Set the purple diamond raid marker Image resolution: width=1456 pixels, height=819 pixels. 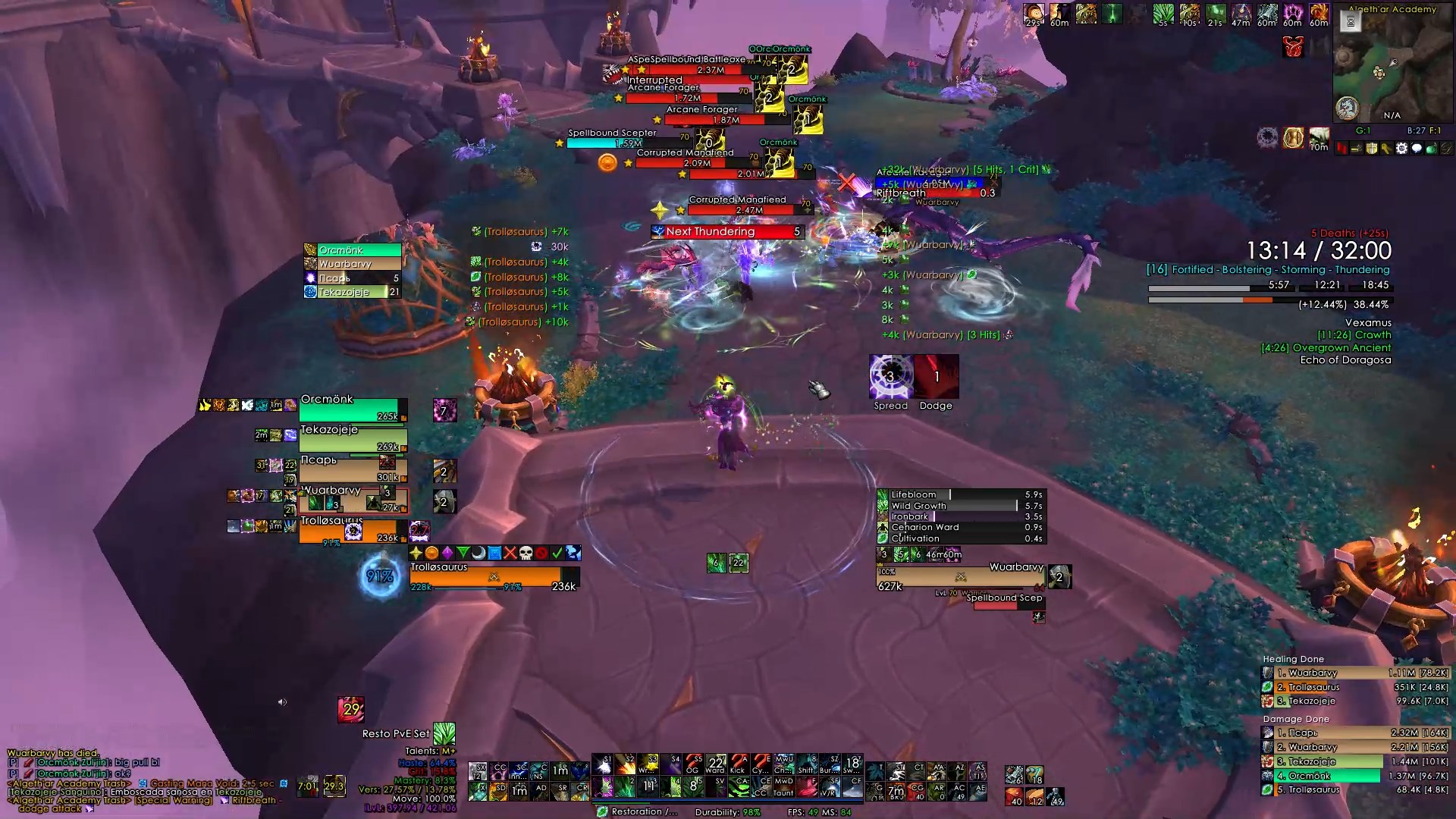447,553
